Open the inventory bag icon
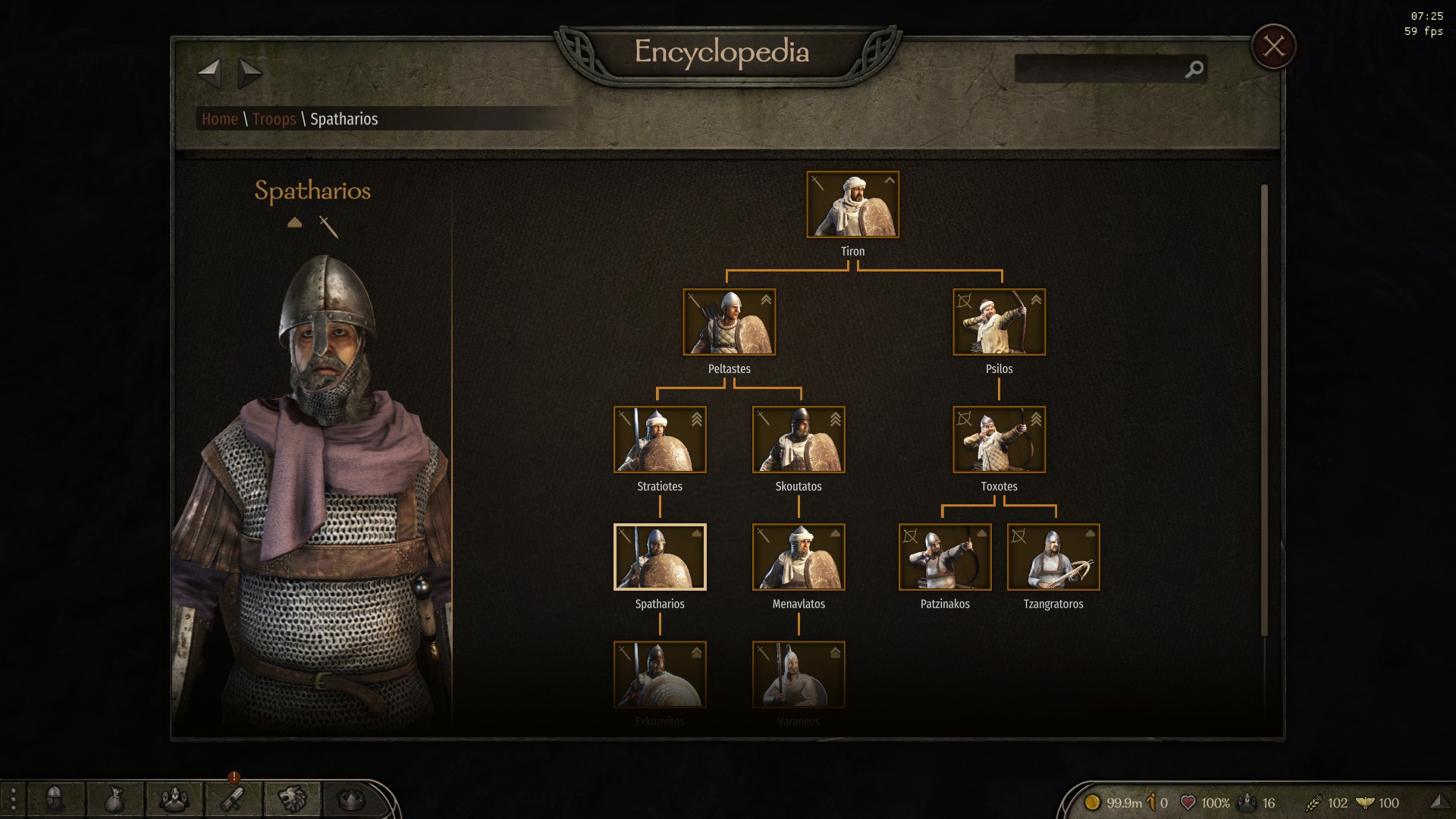This screenshot has height=819, width=1456. click(x=115, y=799)
